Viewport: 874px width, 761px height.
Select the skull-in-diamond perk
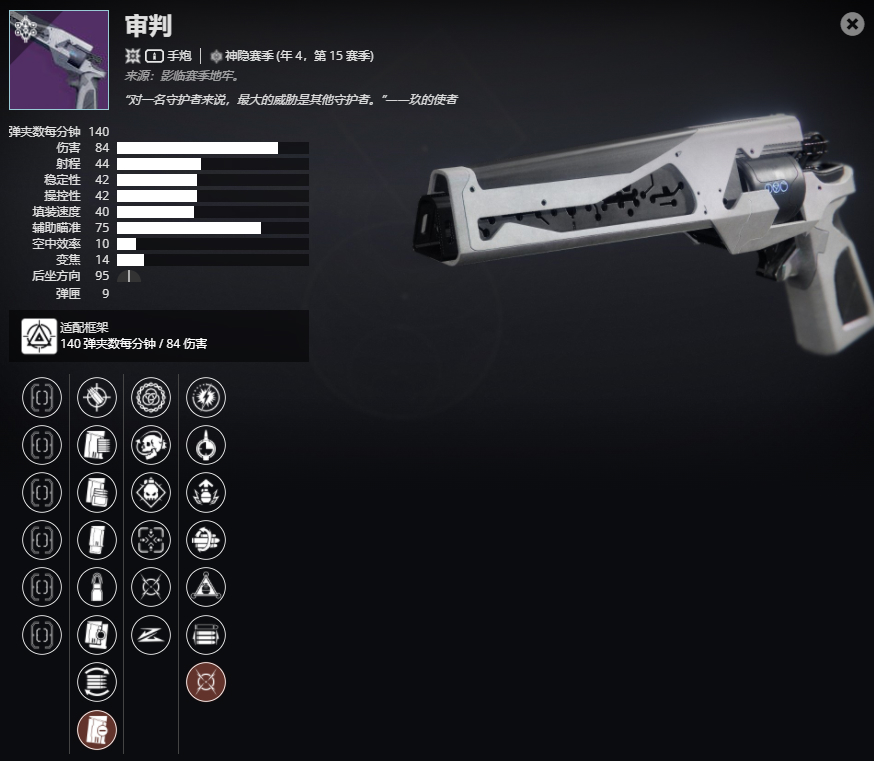click(x=151, y=492)
